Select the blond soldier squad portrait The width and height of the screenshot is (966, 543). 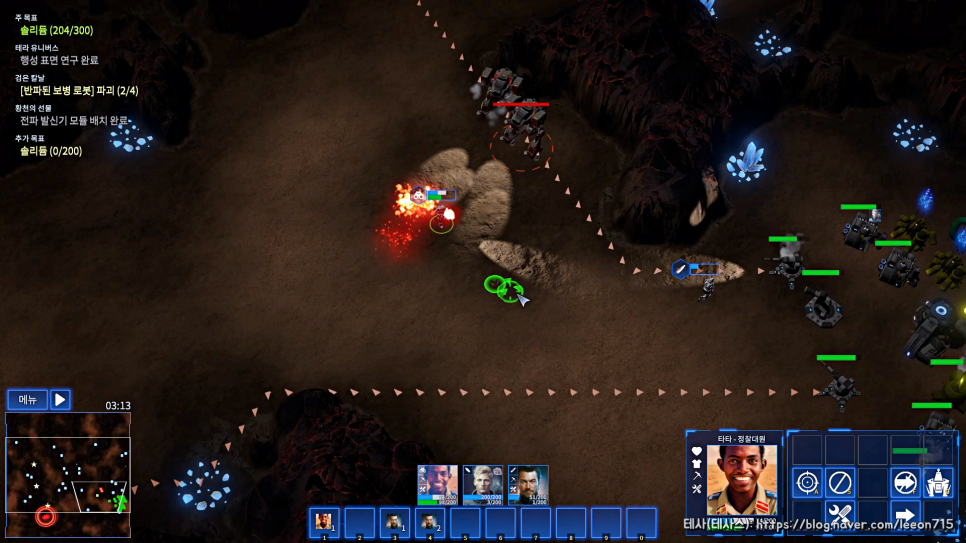click(x=482, y=484)
